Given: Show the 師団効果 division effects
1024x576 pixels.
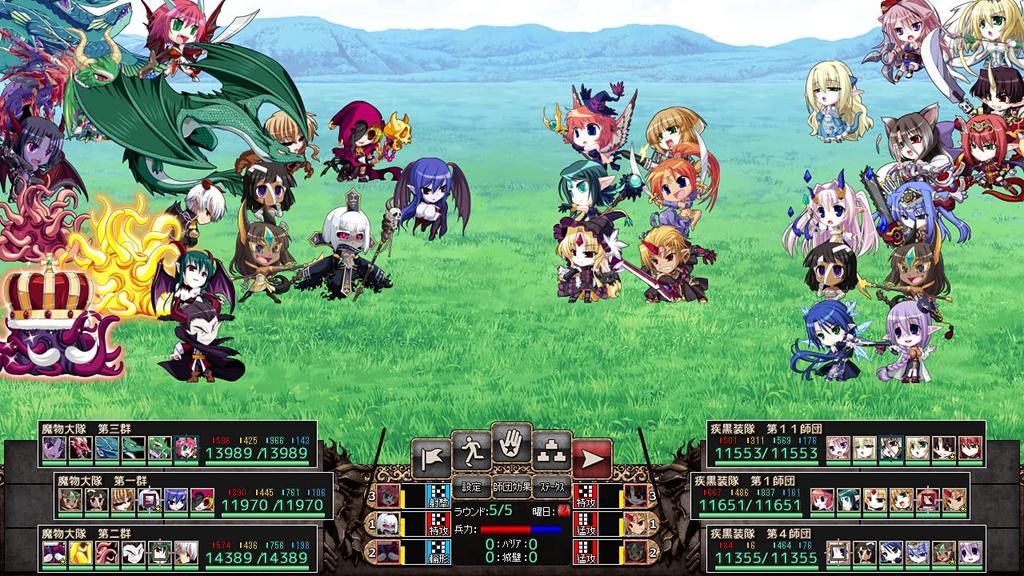Looking at the screenshot, I should pyautogui.click(x=511, y=488).
